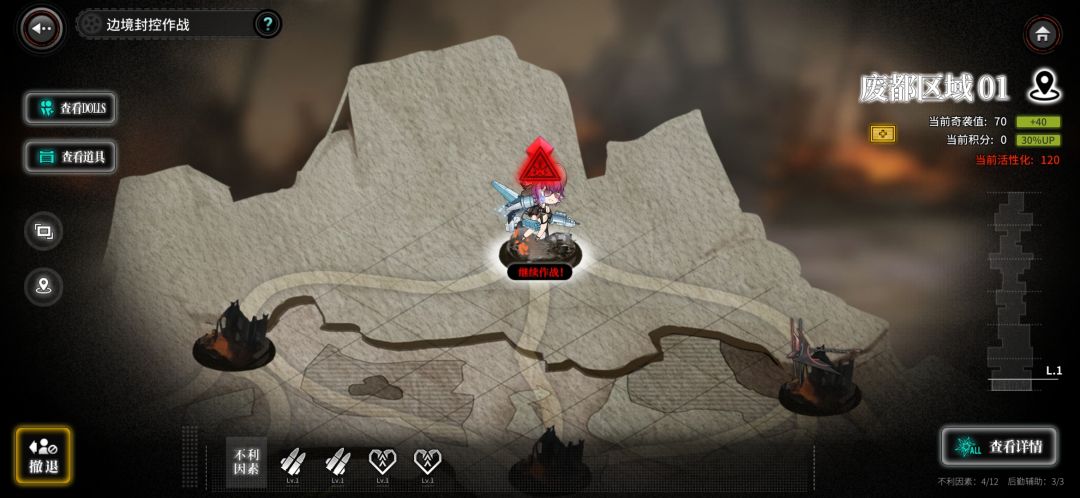Click the round map pin button on the left
The width and height of the screenshot is (1080, 498).
43,287
